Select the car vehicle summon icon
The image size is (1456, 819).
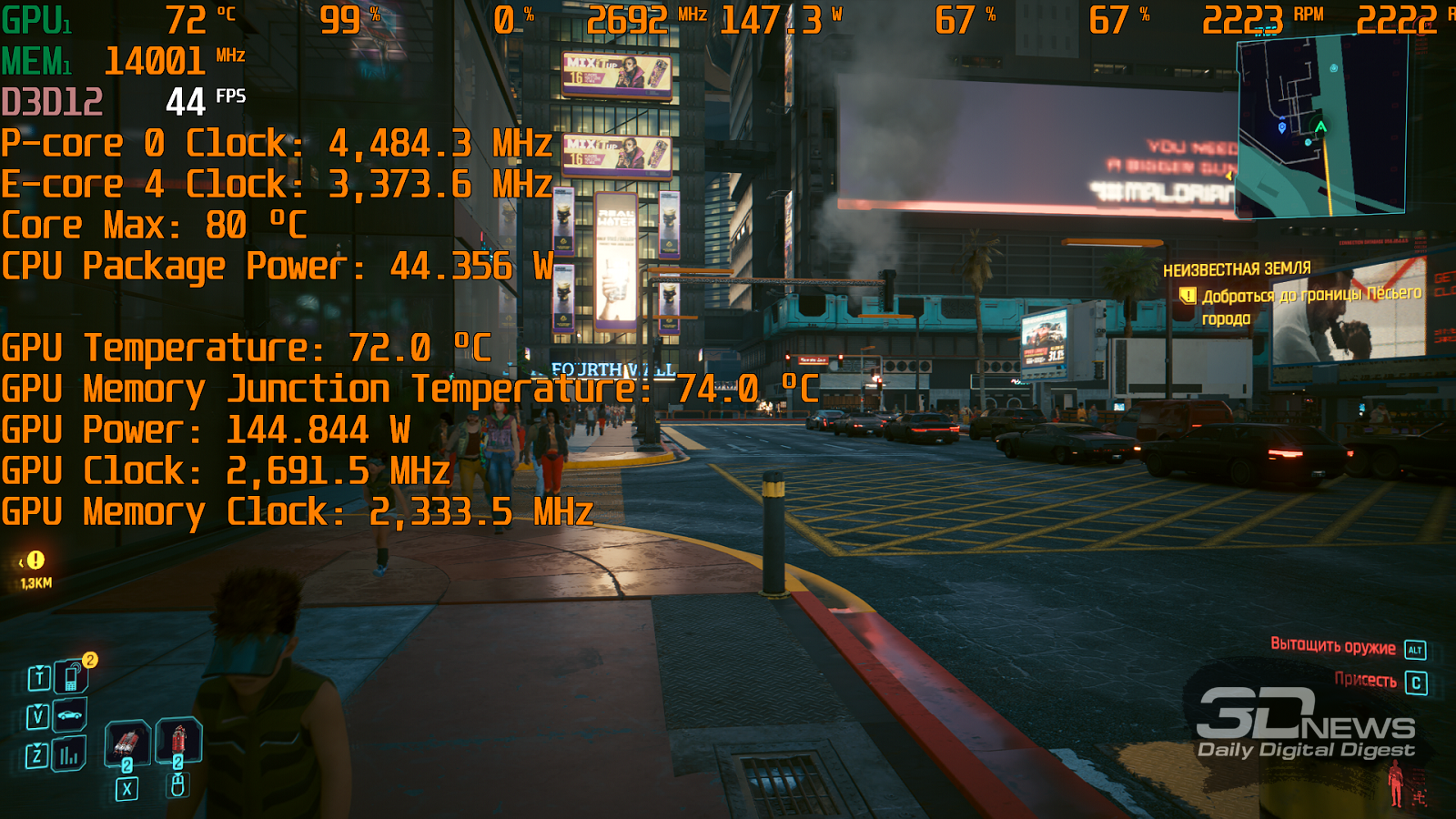click(x=70, y=716)
